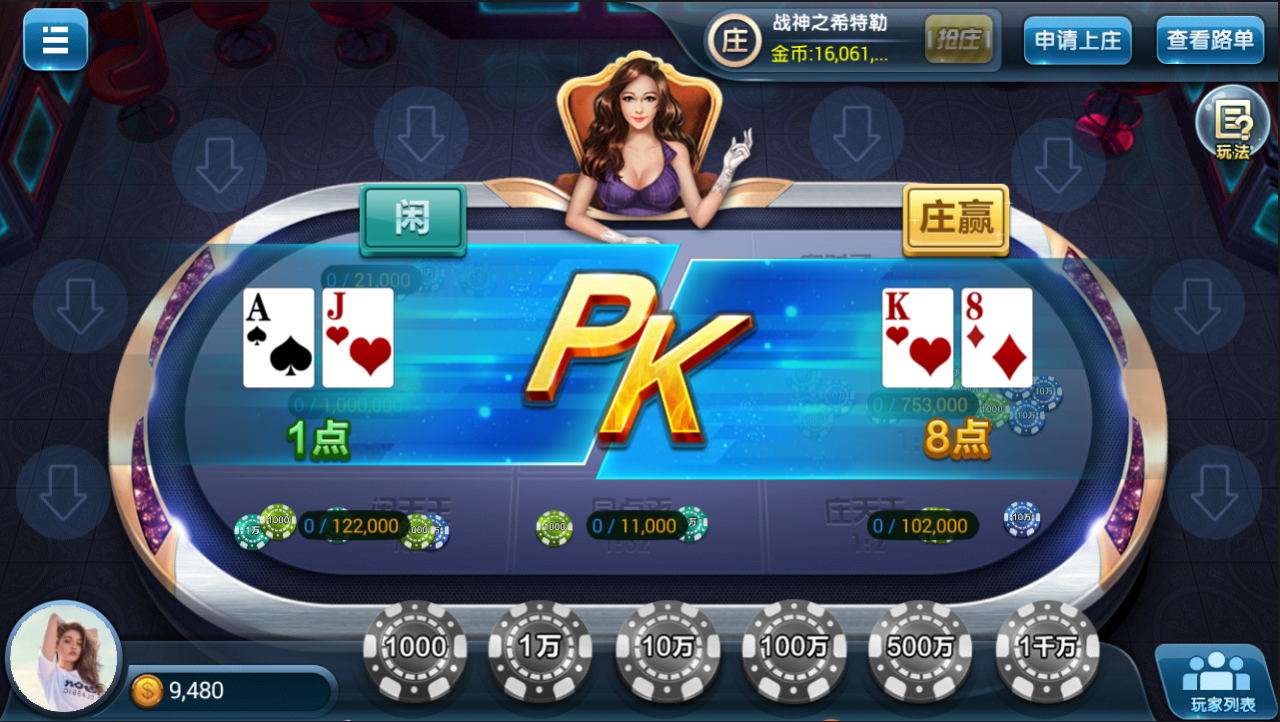Viewport: 1280px width, 722px height.
Task: Select the 100万 chip denomination
Action: 792,647
